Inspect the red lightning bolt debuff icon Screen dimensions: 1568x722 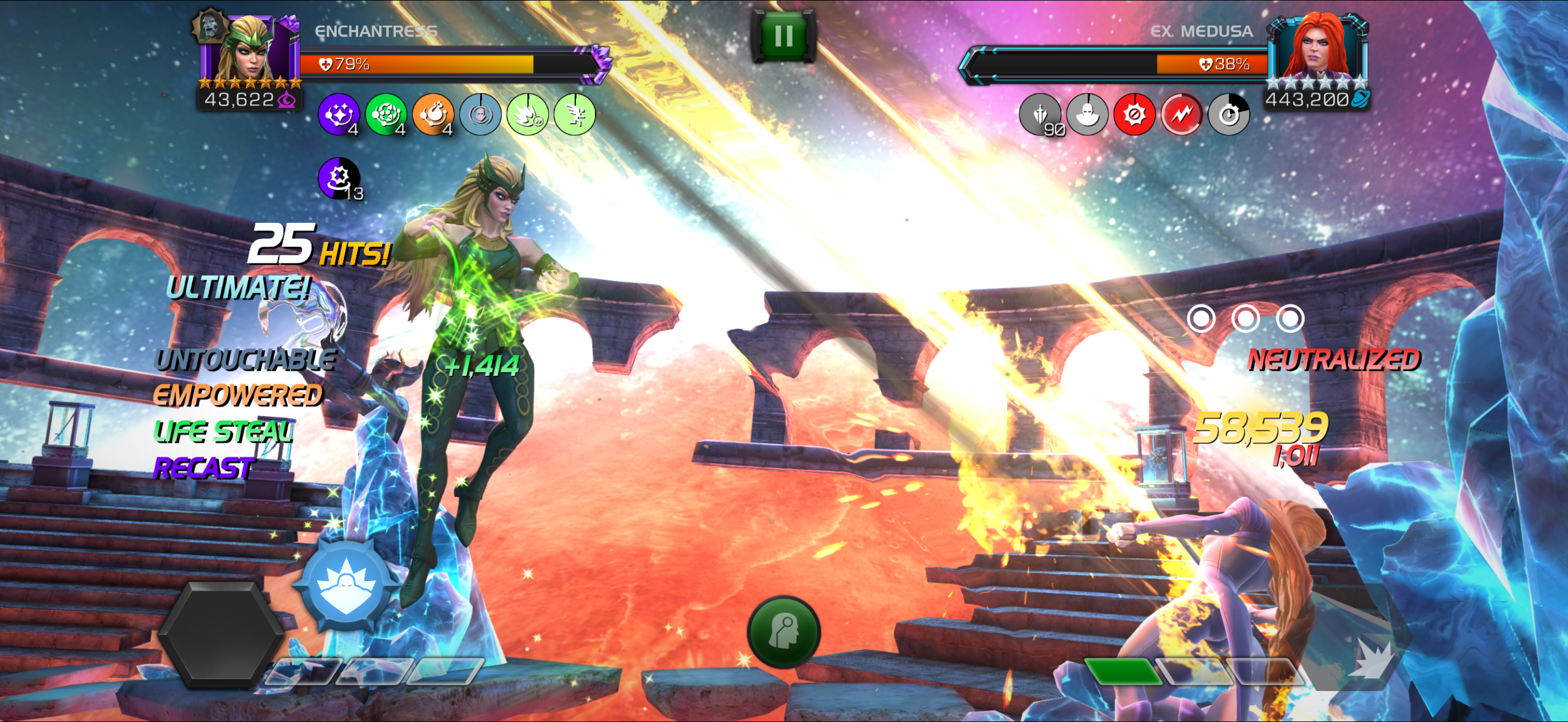coord(1181,114)
